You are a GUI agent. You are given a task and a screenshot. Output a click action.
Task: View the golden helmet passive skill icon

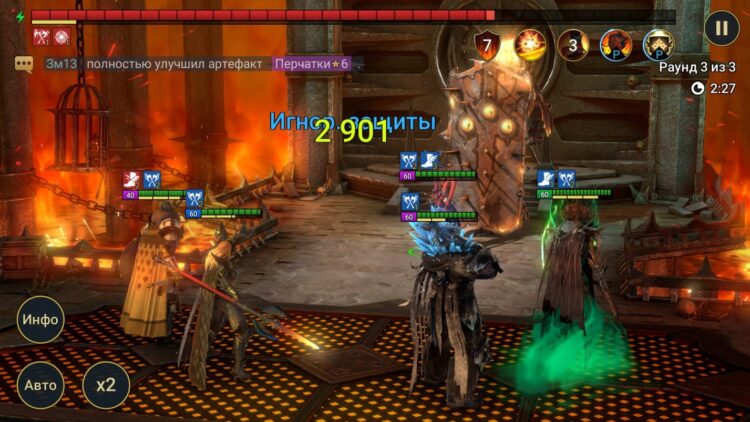tap(658, 45)
